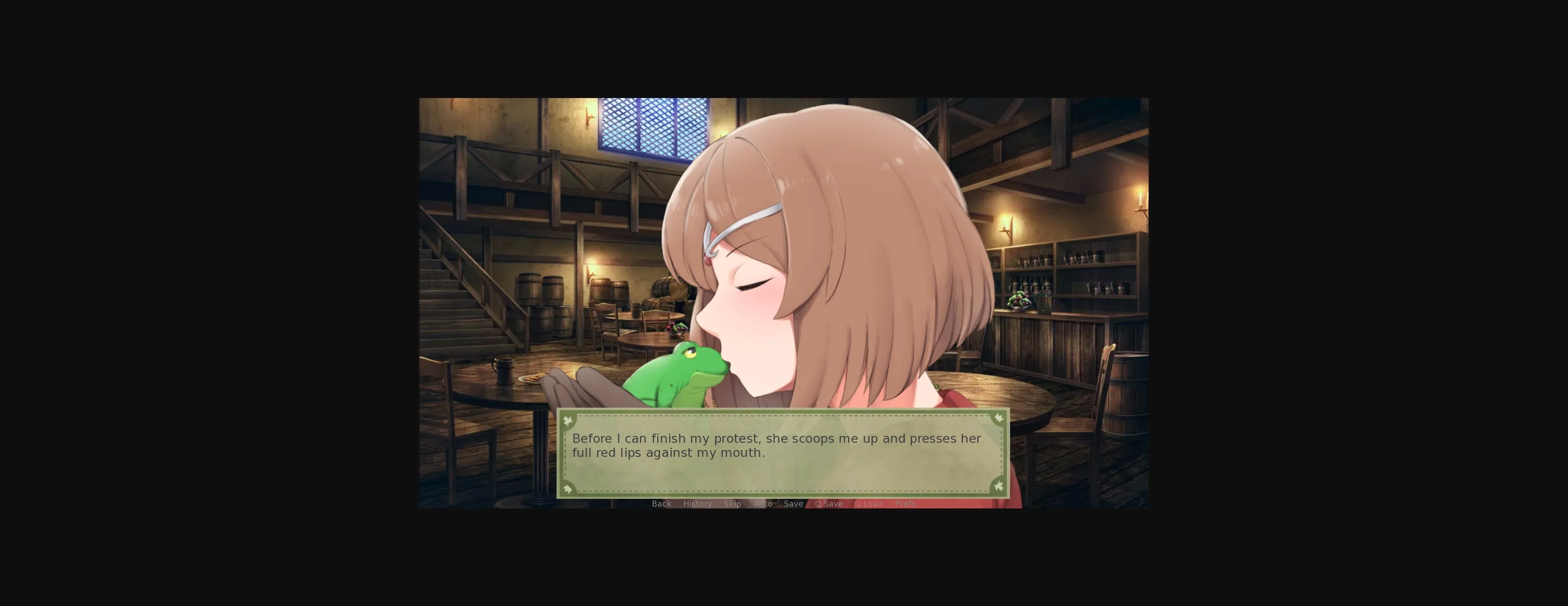Viewport: 1568px width, 606px height.
Task: Enable Auto-read mode
Action: (763, 504)
